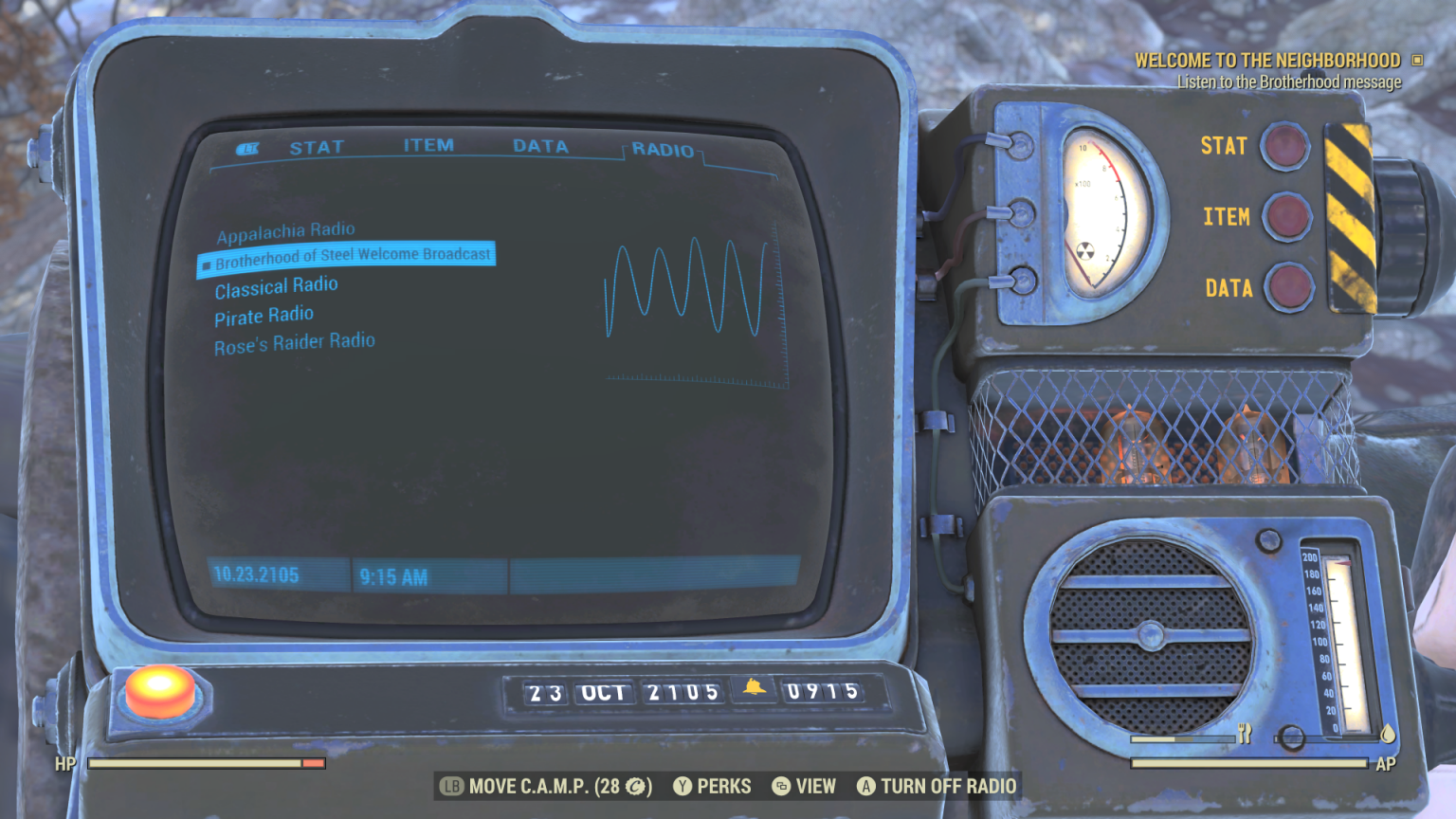
Task: Click the bell alarm icon beside the date
Action: (x=754, y=691)
